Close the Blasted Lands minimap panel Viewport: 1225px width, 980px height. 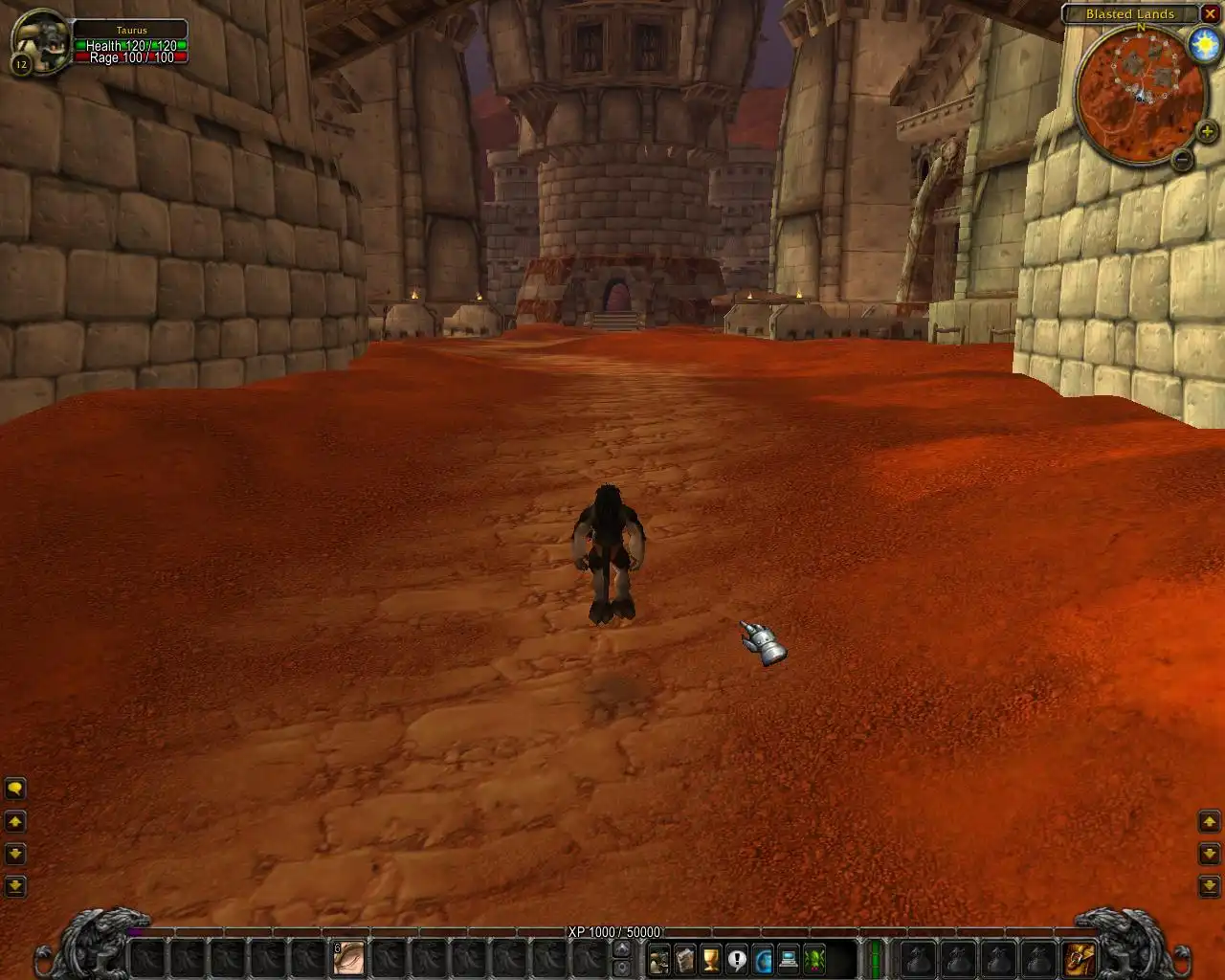click(x=1210, y=14)
